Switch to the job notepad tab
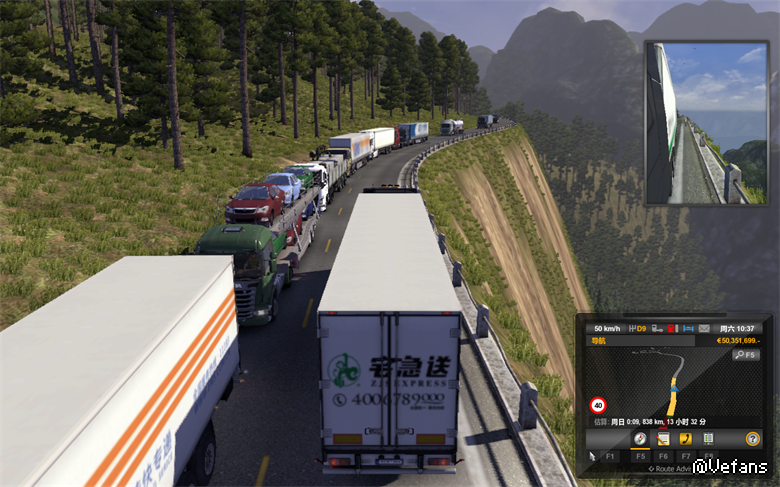Screen dimensions: 780x487 coord(662,439)
